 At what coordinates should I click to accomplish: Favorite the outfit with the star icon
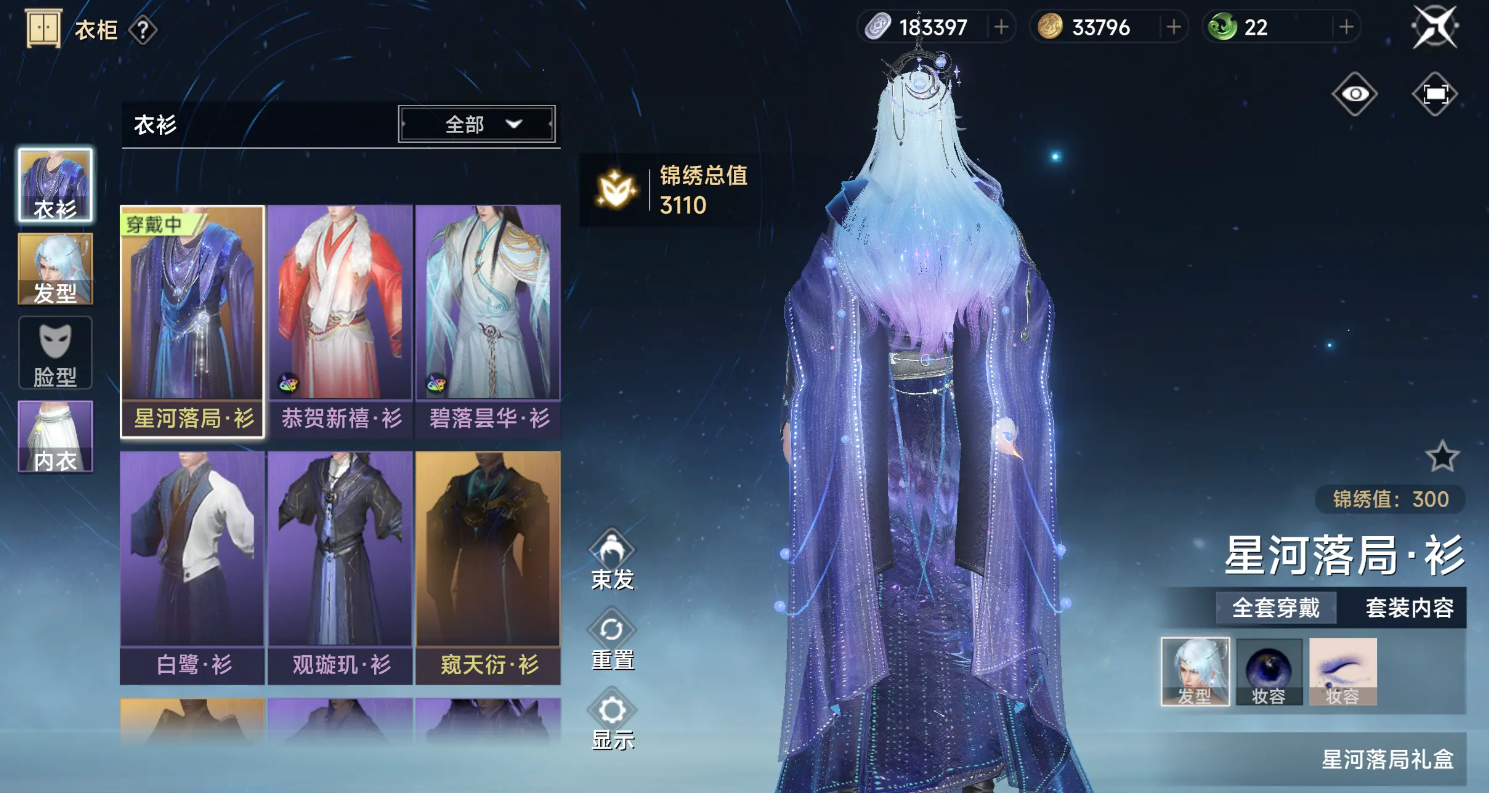tap(1442, 457)
